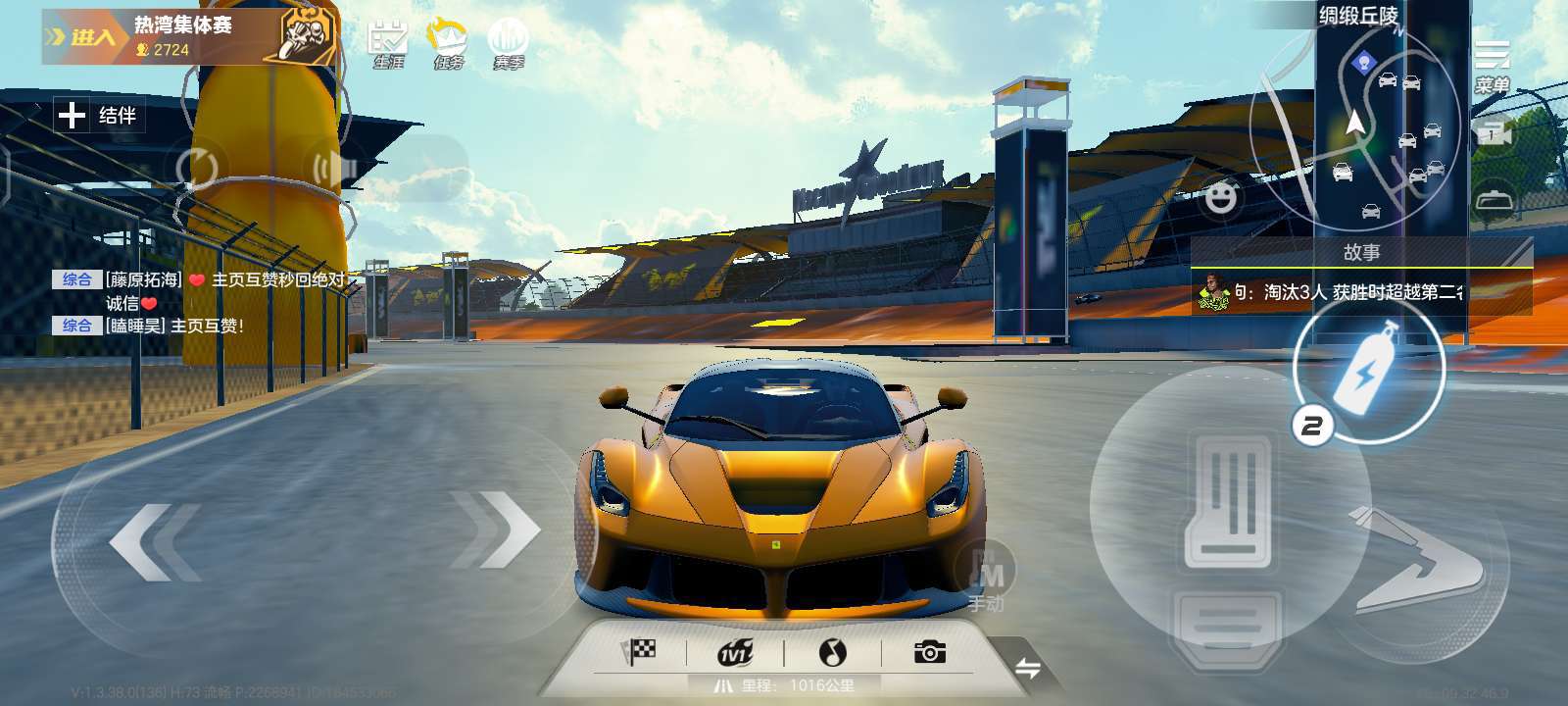Start a 1V1 challenge from the toolbar

[735, 652]
